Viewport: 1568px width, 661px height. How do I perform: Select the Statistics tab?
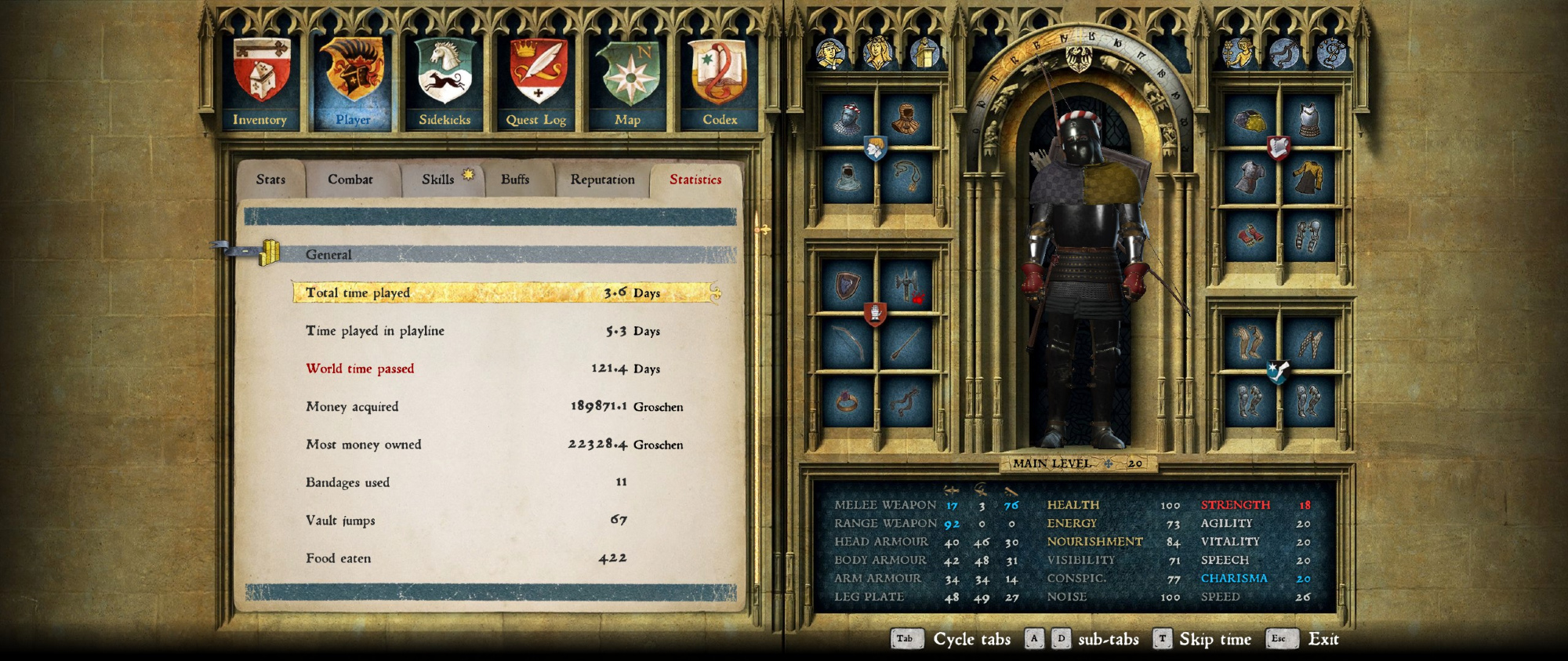[x=695, y=180]
